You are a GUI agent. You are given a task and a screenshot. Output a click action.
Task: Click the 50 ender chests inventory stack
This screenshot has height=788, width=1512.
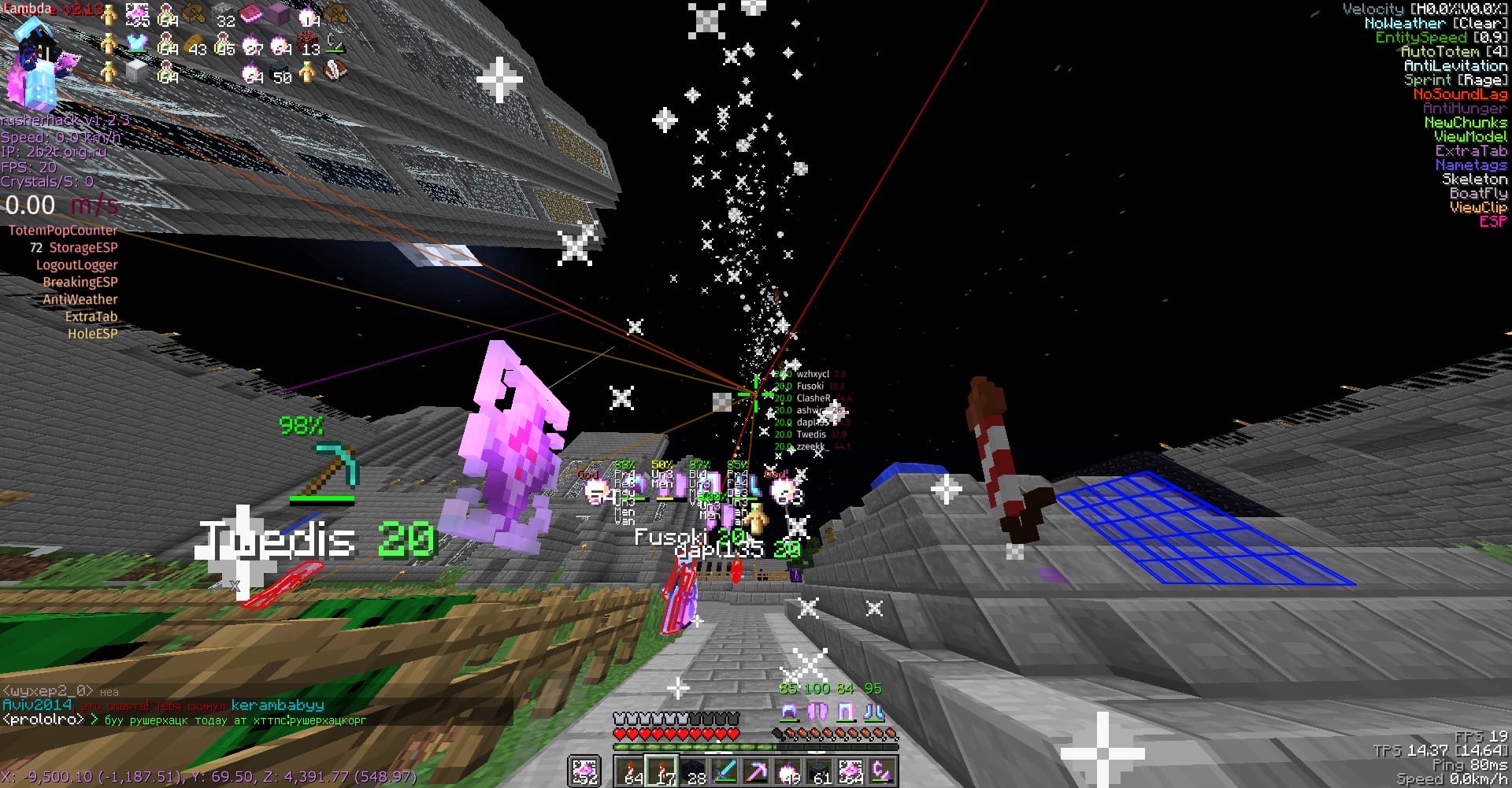tap(280, 72)
